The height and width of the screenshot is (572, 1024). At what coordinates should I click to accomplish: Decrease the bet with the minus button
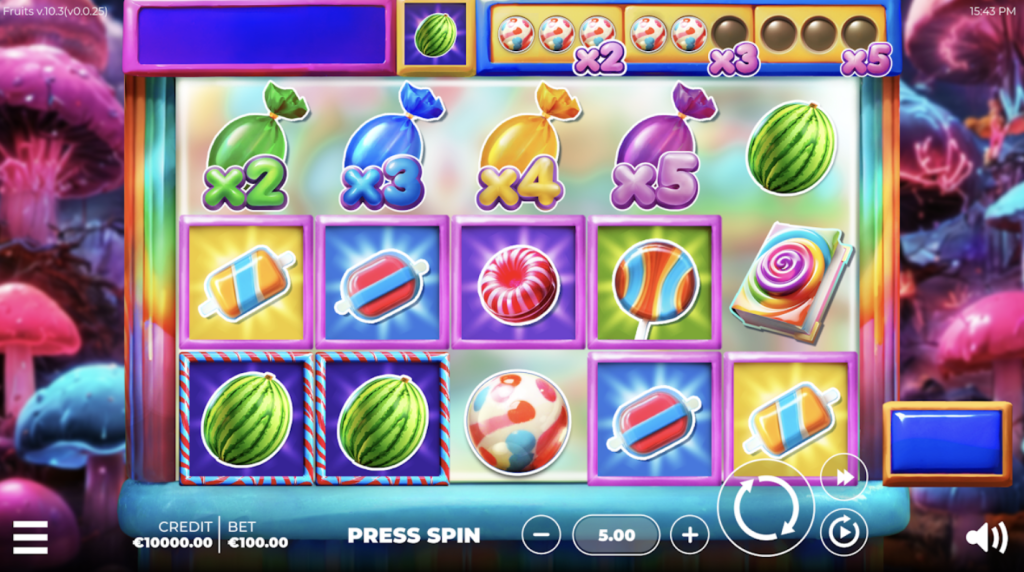click(541, 535)
